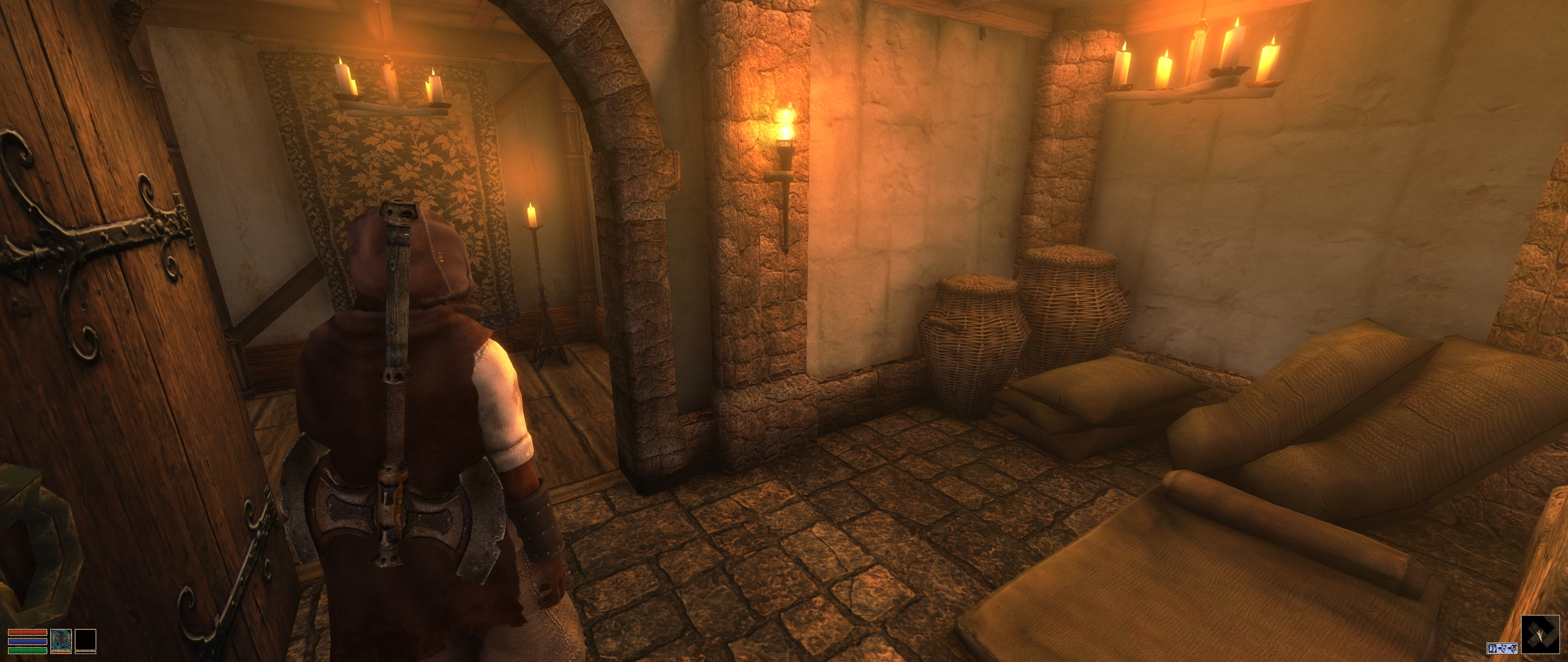1568x662 pixels.
Task: Click the equipped battle axe weapon icon
Action: [x=61, y=640]
